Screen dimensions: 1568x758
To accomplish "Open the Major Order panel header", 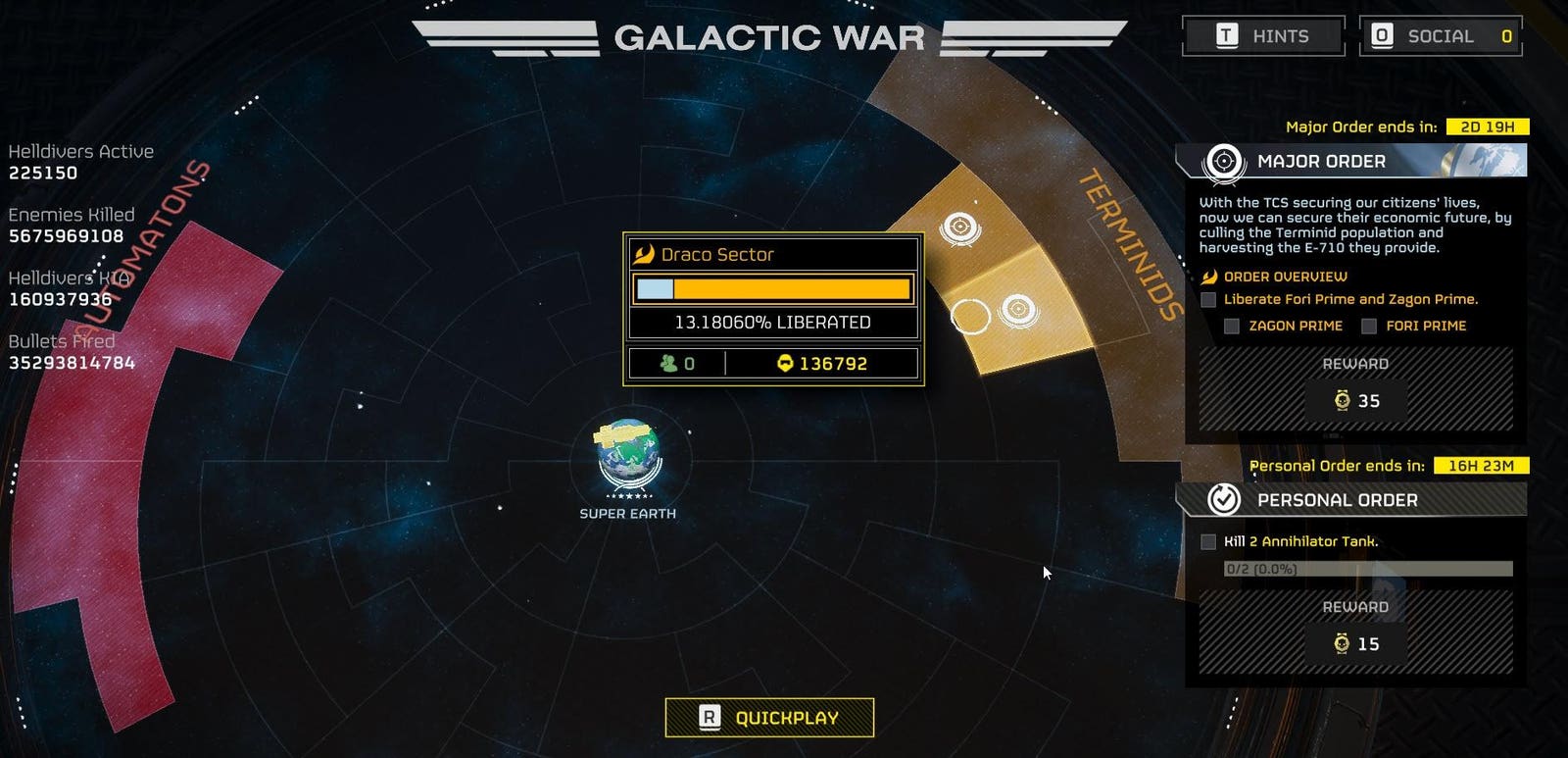I will pyautogui.click(x=1350, y=161).
